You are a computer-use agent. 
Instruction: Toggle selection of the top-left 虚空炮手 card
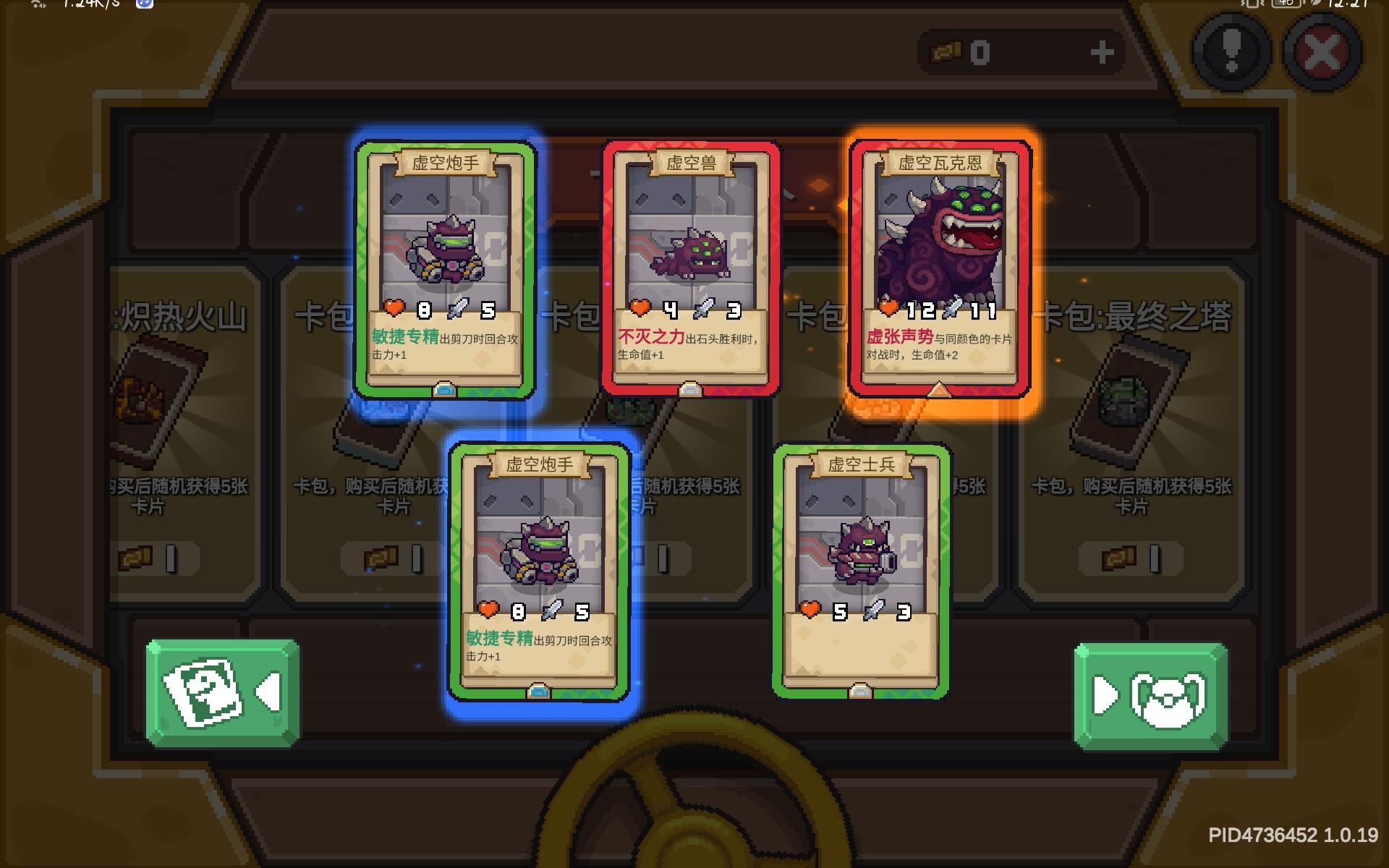click(444, 268)
